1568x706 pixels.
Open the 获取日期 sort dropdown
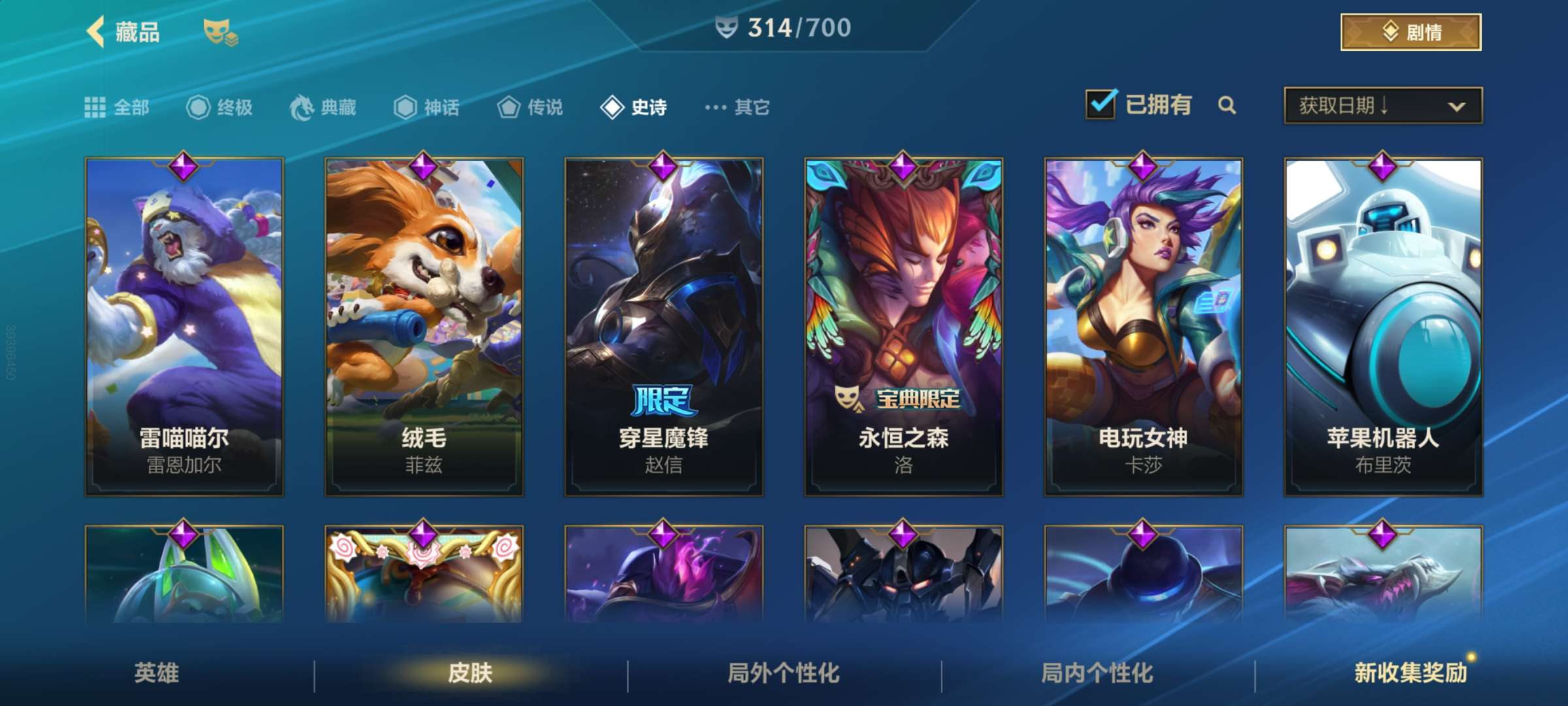(1382, 105)
